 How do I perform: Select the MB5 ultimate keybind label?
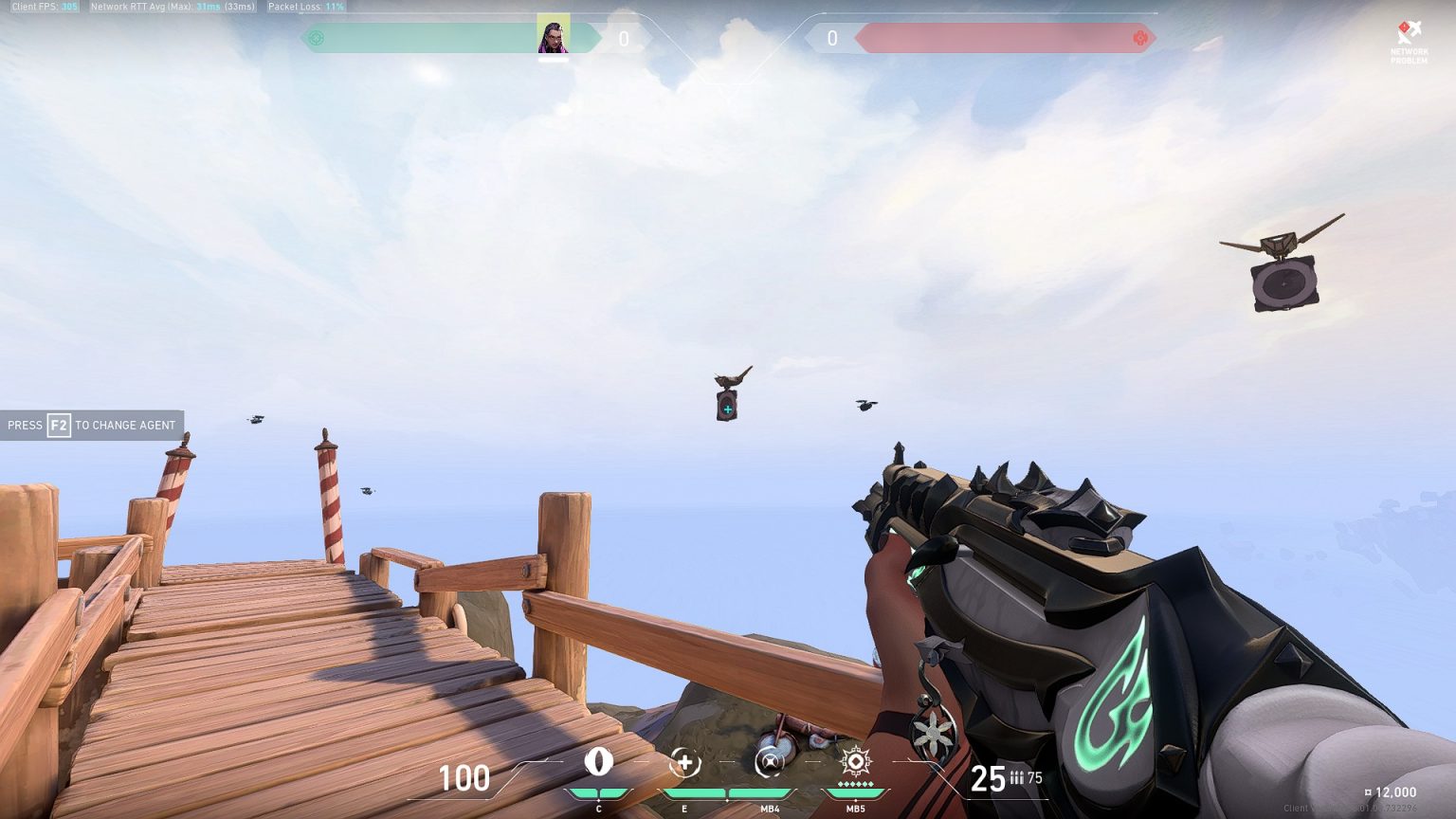pyautogui.click(x=858, y=810)
